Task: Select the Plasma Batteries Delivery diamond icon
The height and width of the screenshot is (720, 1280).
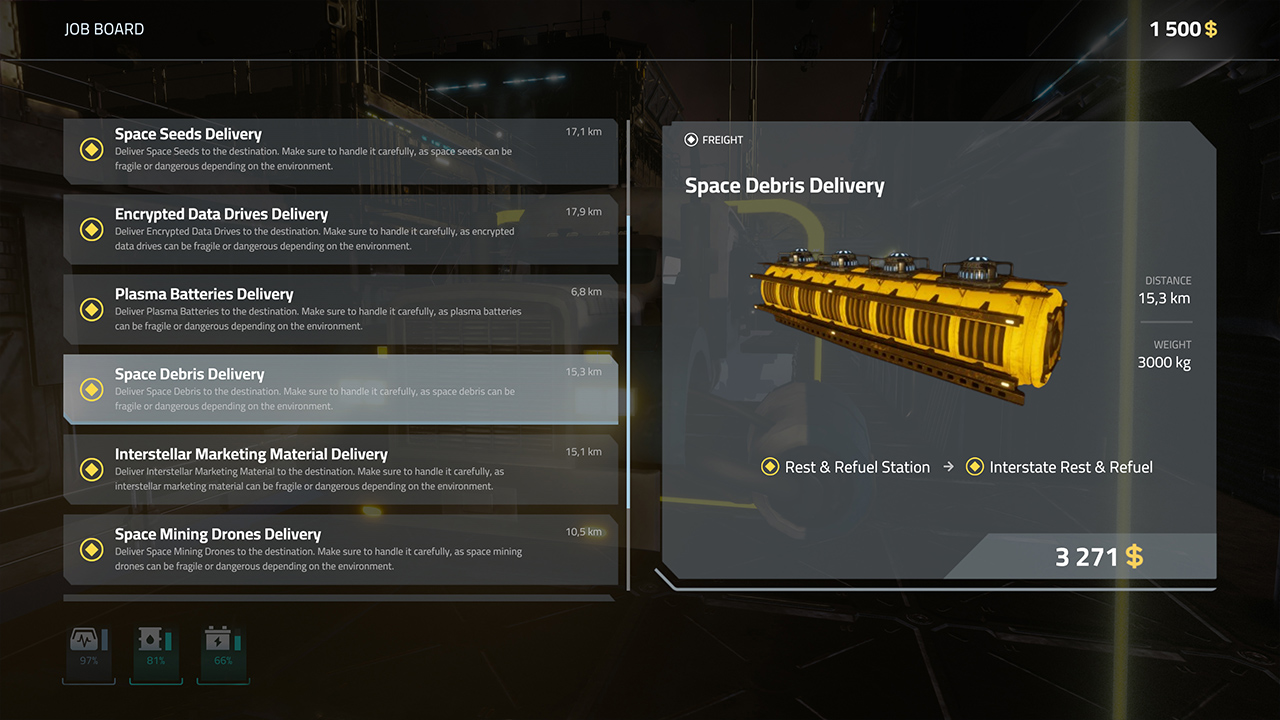Action: pos(92,309)
